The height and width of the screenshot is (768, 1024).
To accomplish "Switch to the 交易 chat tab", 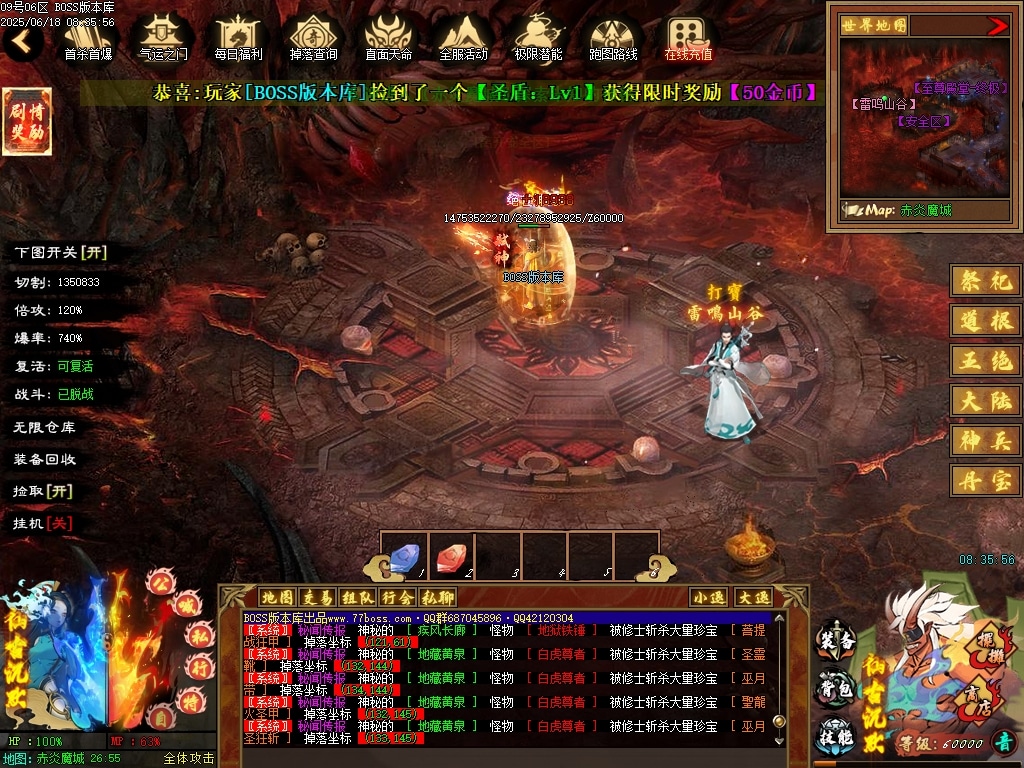I will (x=317, y=597).
